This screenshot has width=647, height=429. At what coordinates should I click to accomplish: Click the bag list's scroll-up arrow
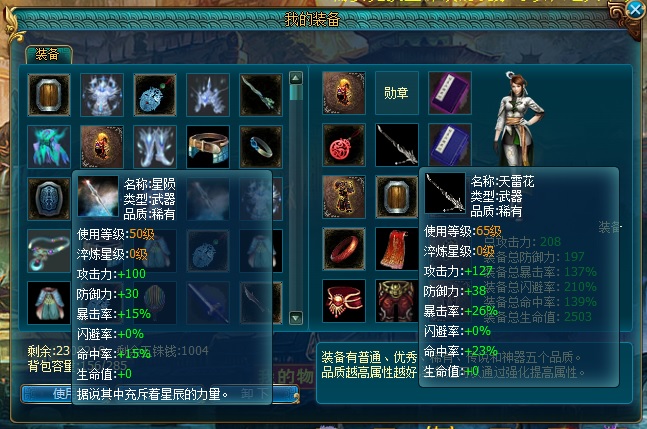296,77
